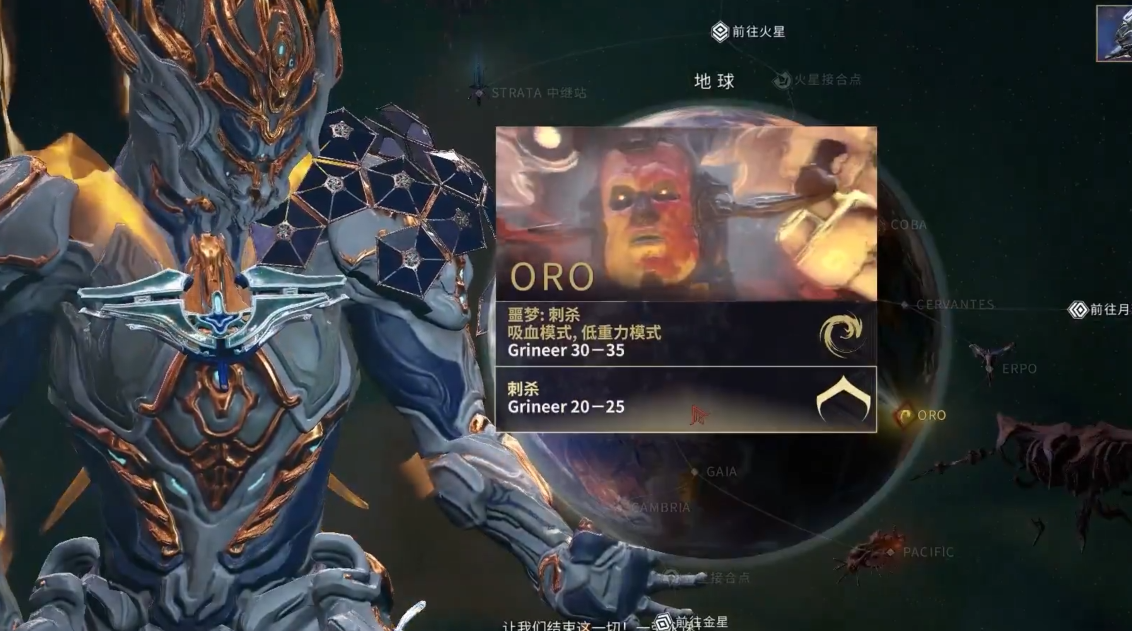
Task: Select the ORO node on Earth
Action: 906,415
